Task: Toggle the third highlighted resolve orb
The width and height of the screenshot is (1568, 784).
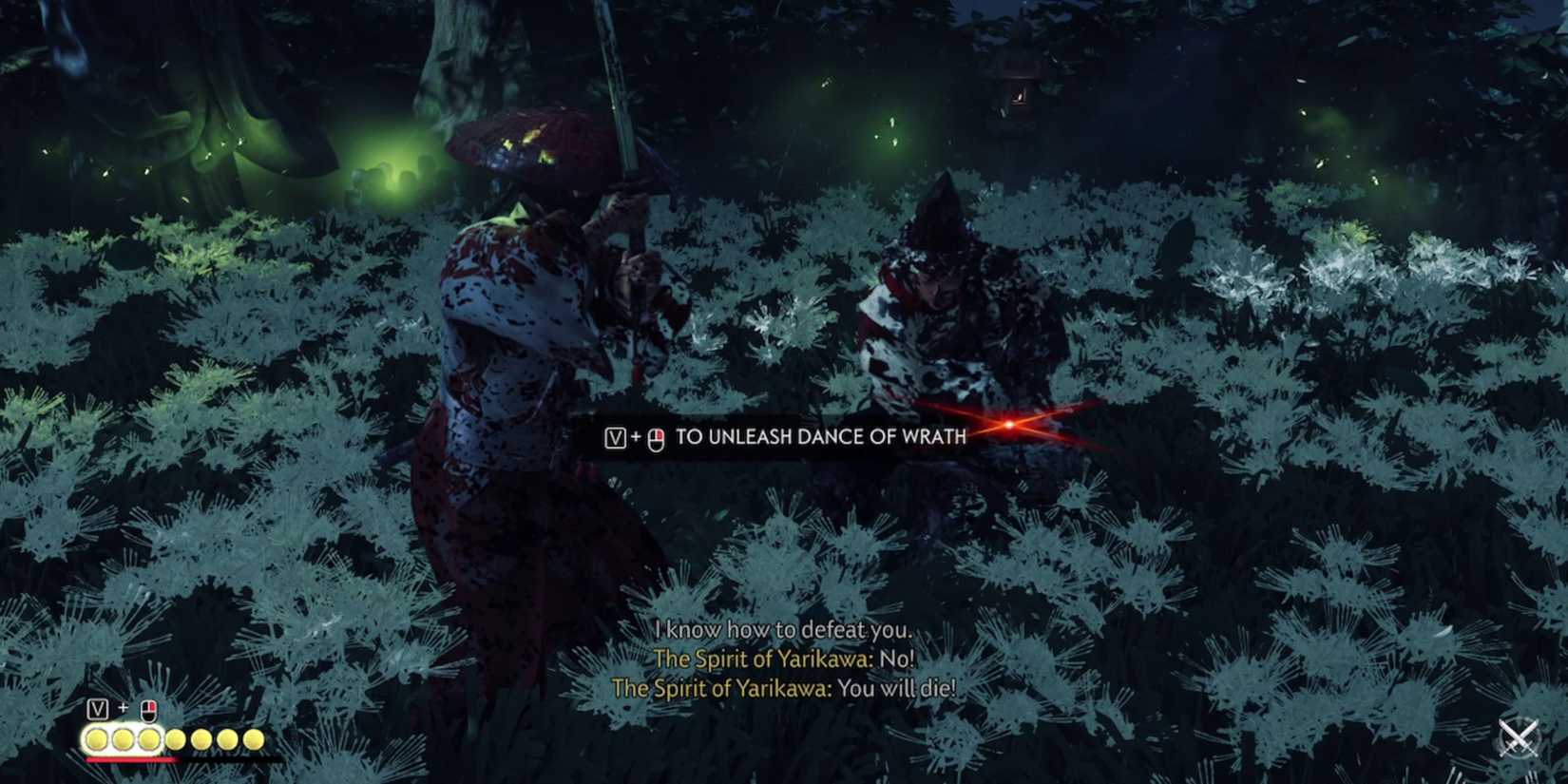Action: pyautogui.click(x=149, y=739)
